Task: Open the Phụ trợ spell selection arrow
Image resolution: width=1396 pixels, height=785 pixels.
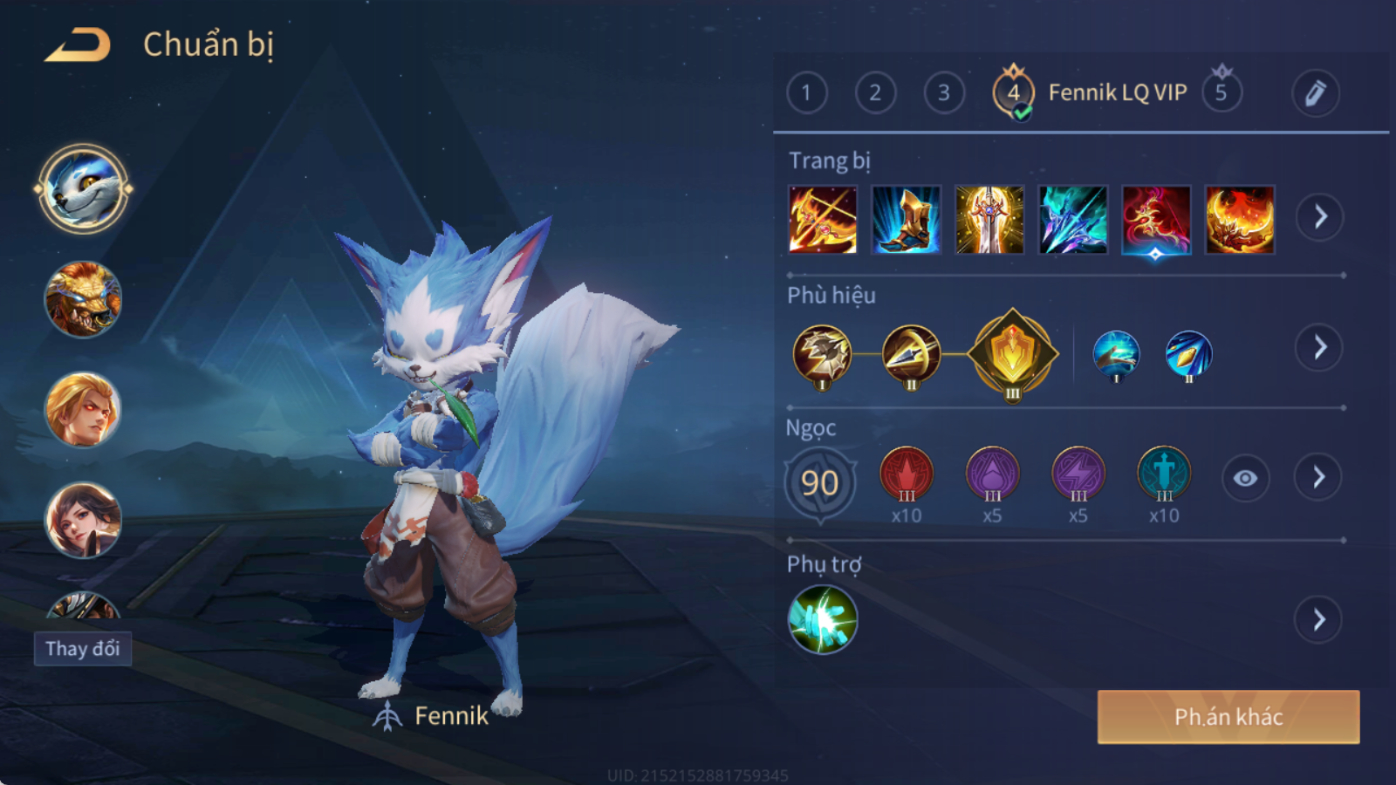Action: pyautogui.click(x=1319, y=620)
